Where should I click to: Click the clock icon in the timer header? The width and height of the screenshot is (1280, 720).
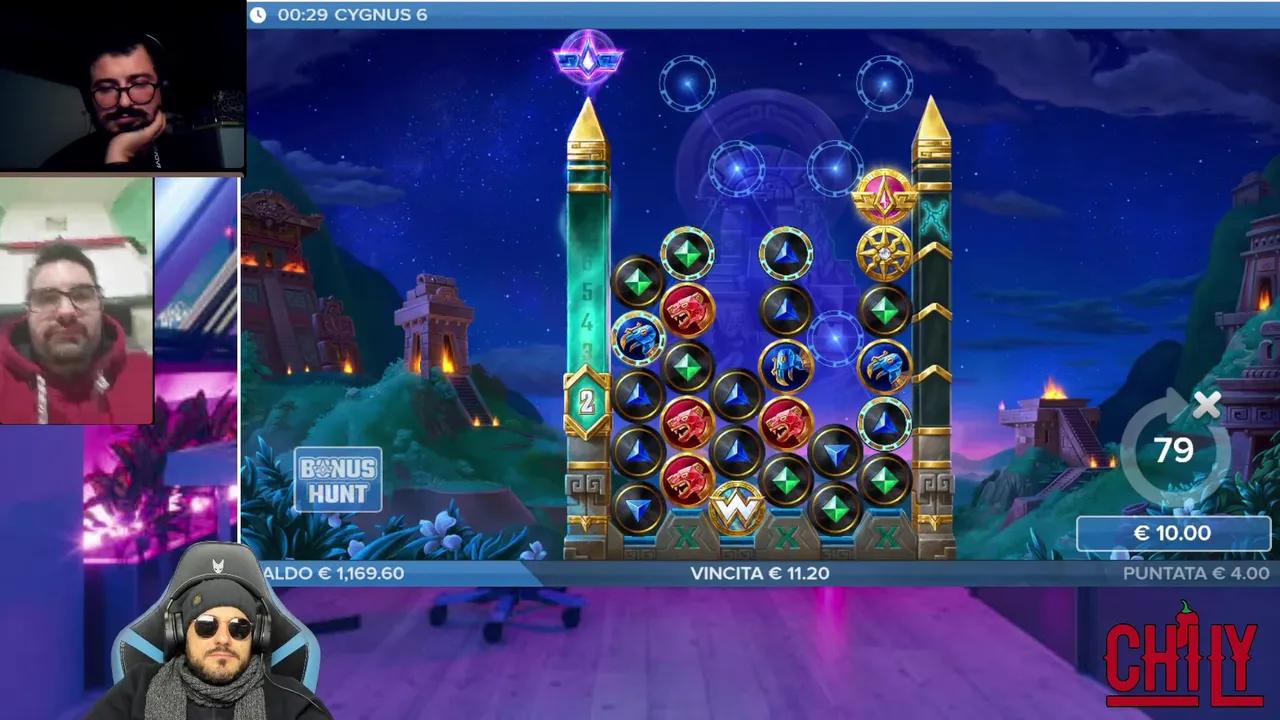[259, 15]
